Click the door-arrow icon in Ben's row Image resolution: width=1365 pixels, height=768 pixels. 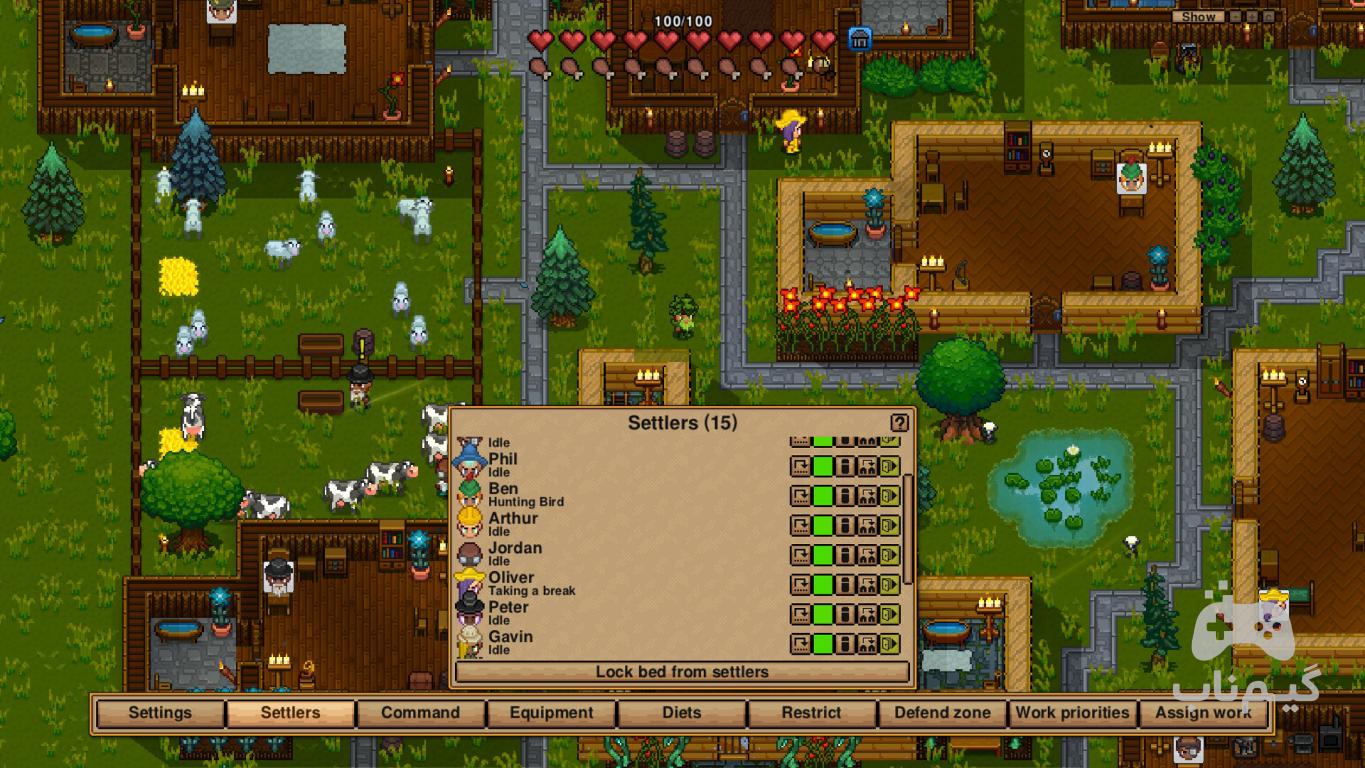pyautogui.click(x=889, y=496)
